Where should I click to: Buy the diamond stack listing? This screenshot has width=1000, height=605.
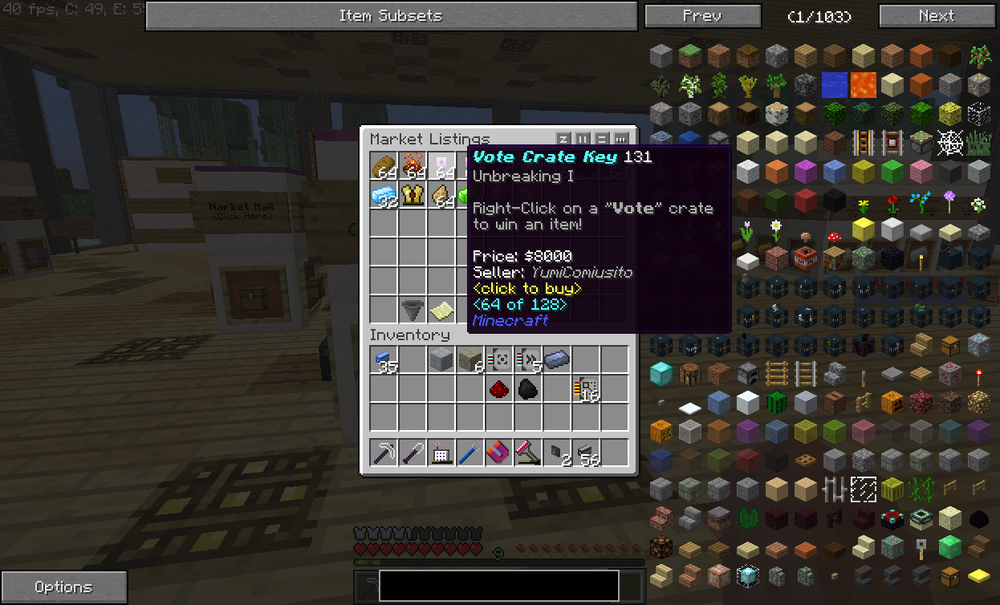point(385,196)
